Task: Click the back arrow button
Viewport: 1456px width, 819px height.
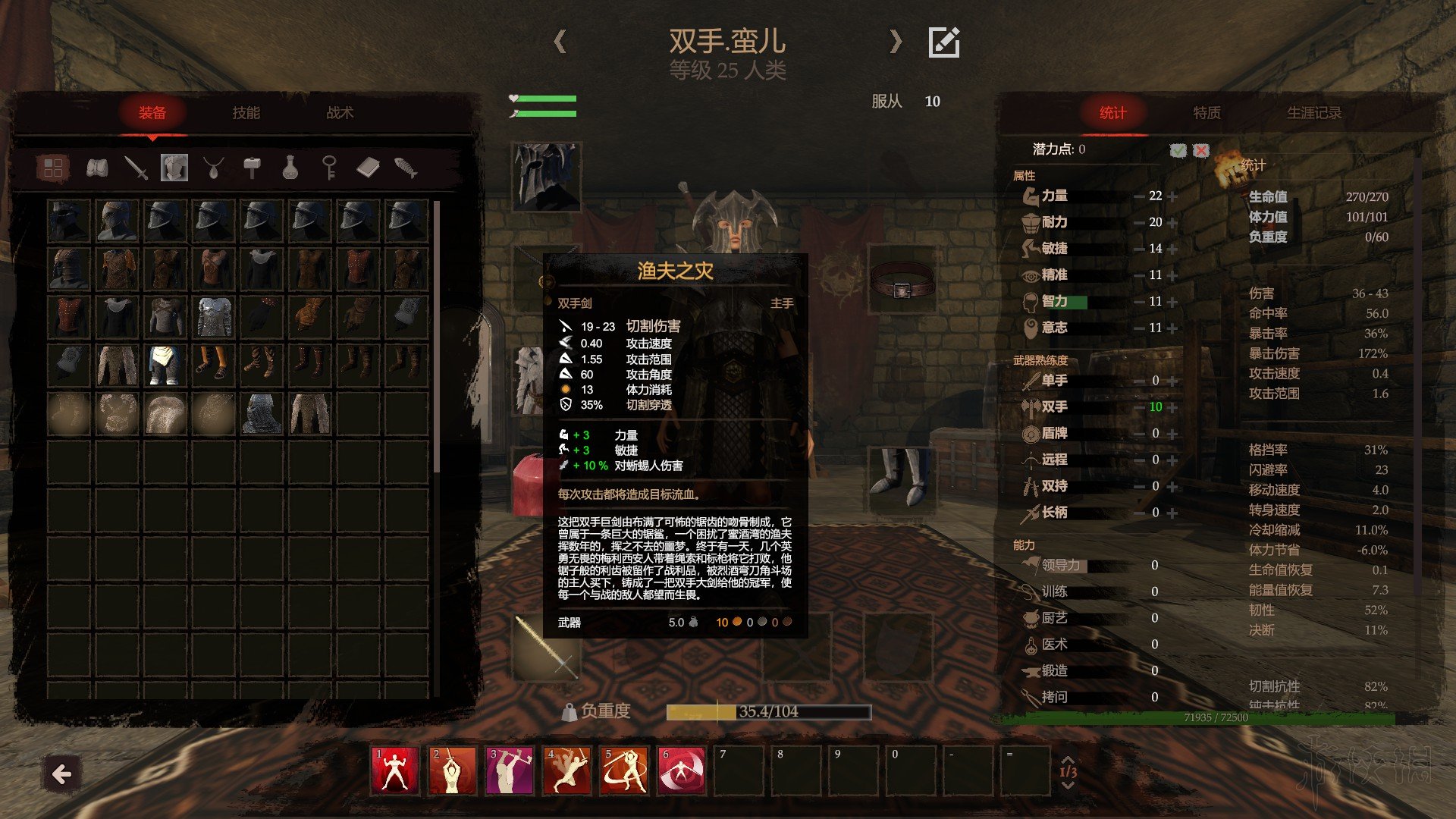Action: coord(61,774)
